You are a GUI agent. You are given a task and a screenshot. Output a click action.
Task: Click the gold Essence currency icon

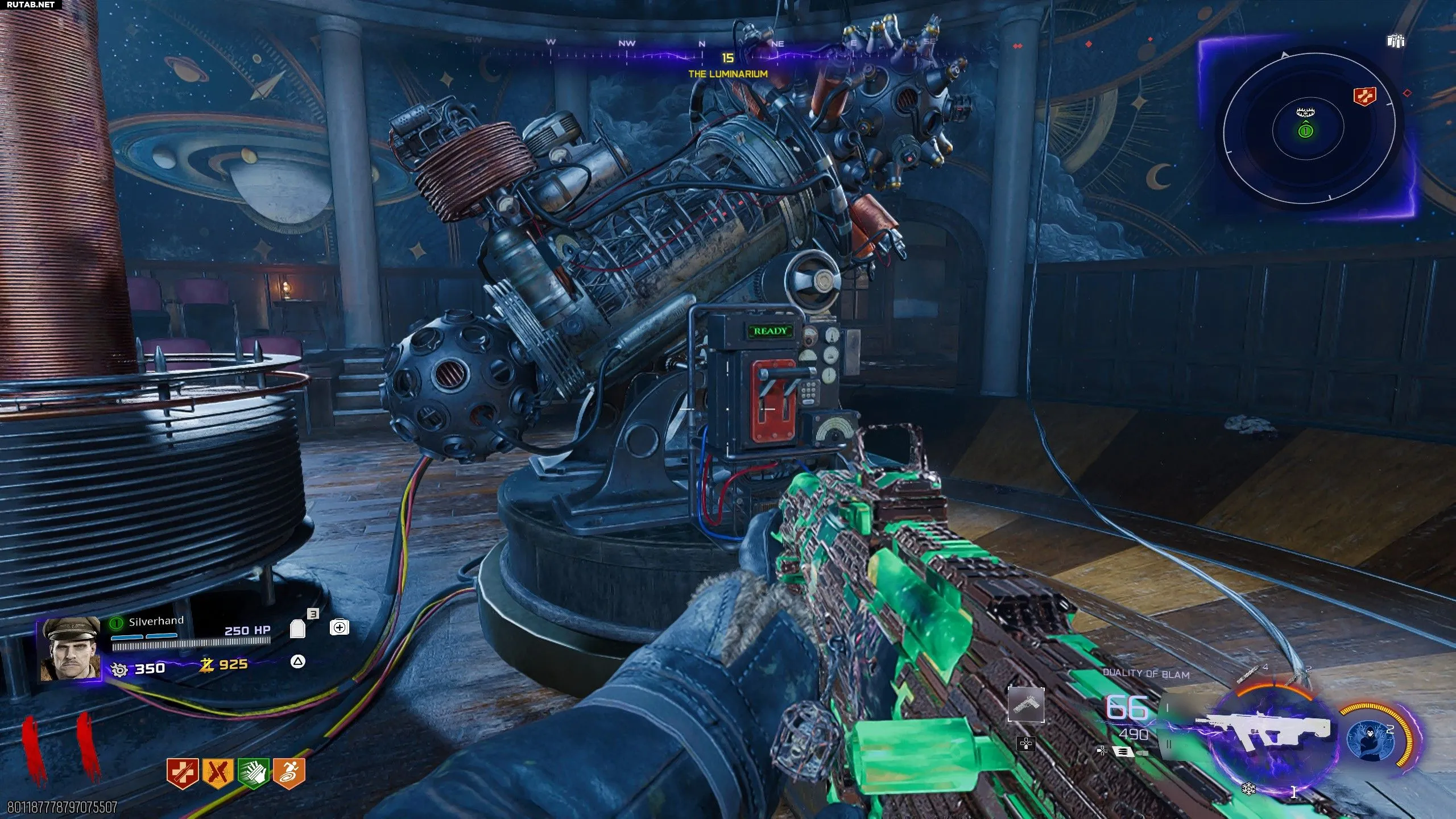pos(206,665)
